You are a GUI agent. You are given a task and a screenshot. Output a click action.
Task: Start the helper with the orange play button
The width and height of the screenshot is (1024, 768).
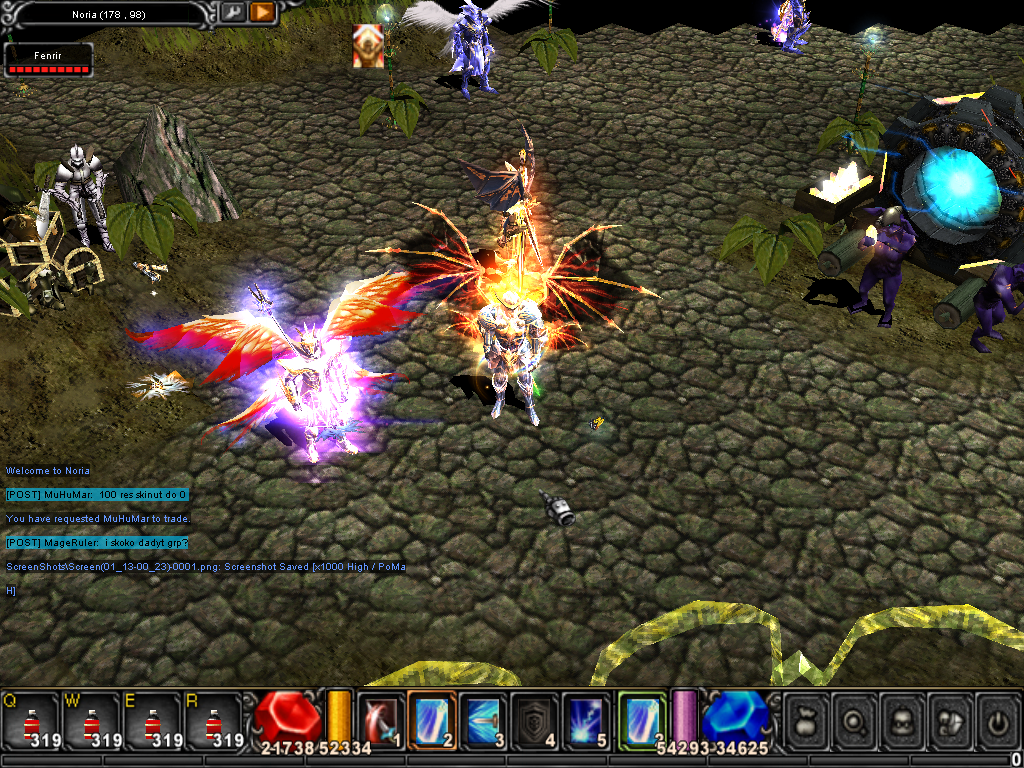(x=262, y=12)
